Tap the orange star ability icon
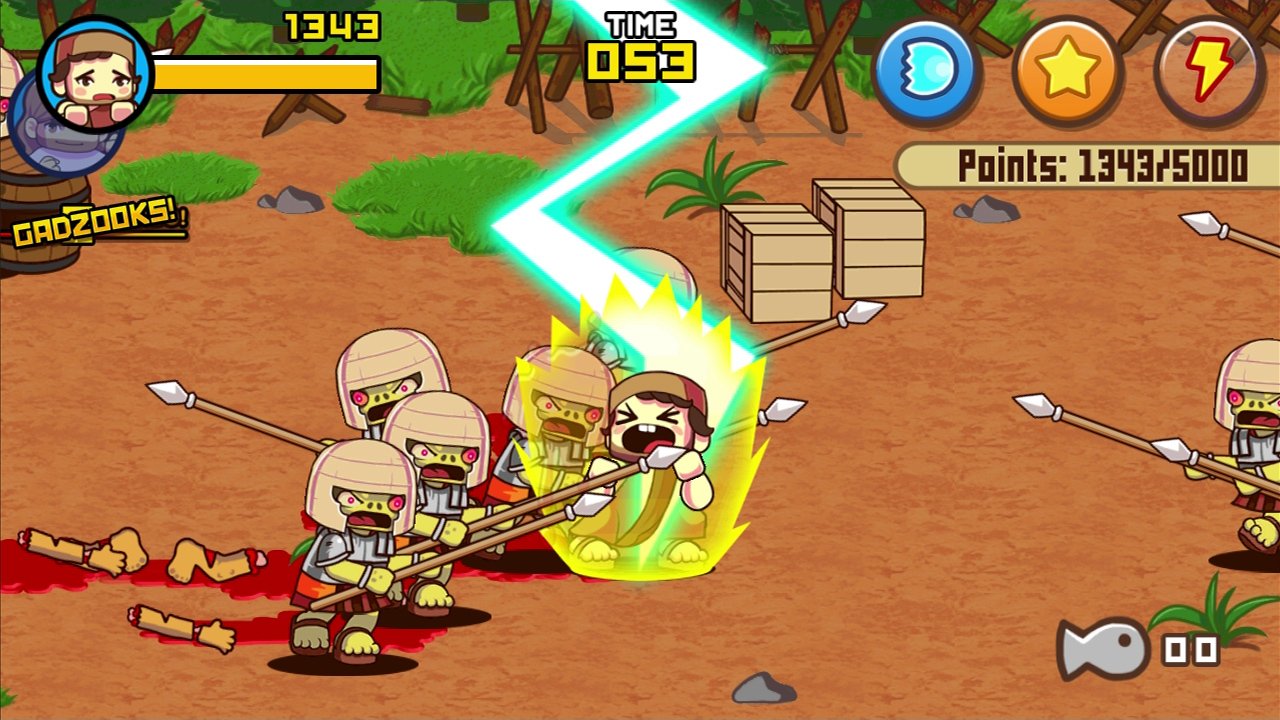 [1068, 70]
